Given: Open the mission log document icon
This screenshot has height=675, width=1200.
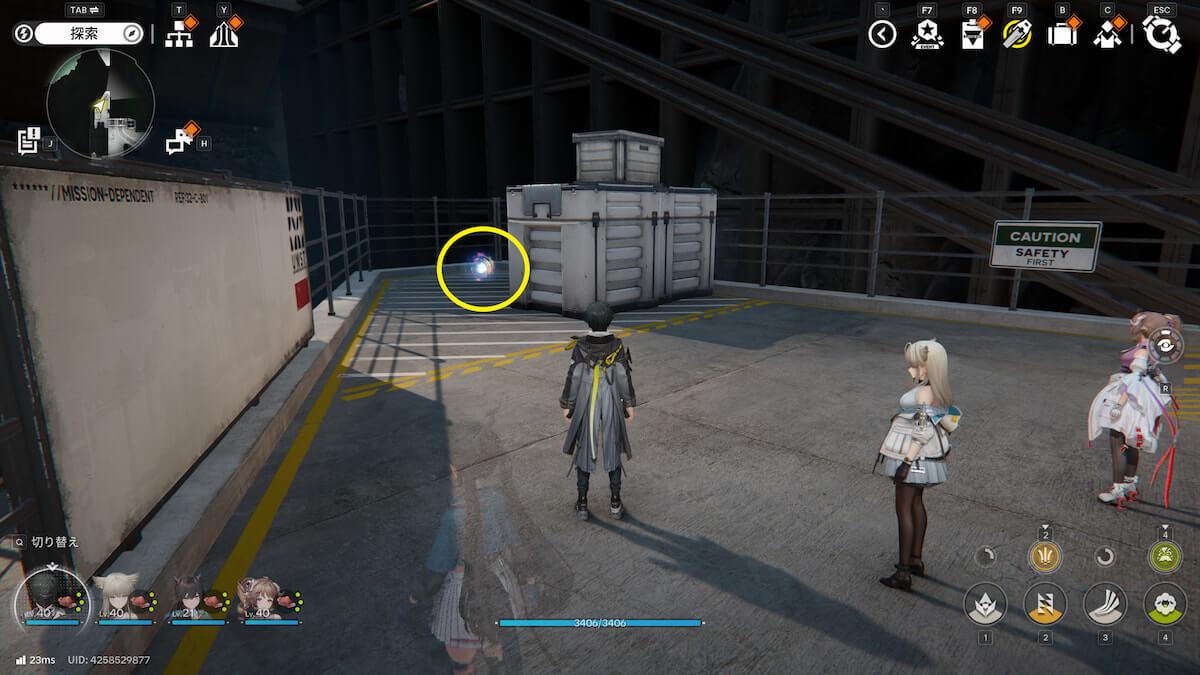Looking at the screenshot, I should 29,140.
